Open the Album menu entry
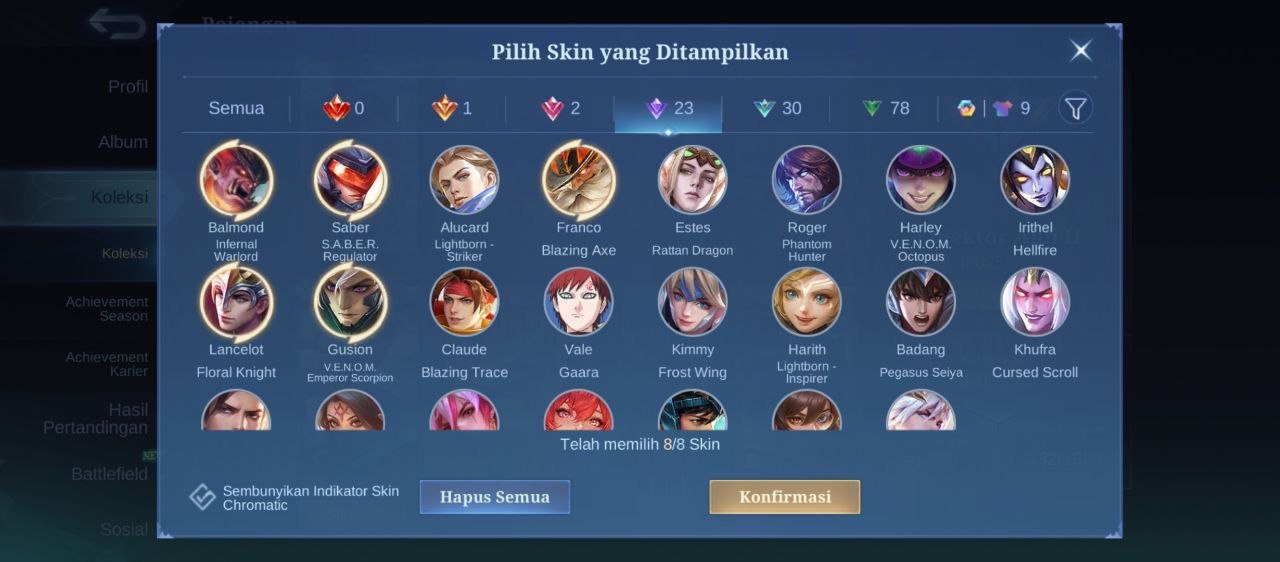 (x=123, y=142)
